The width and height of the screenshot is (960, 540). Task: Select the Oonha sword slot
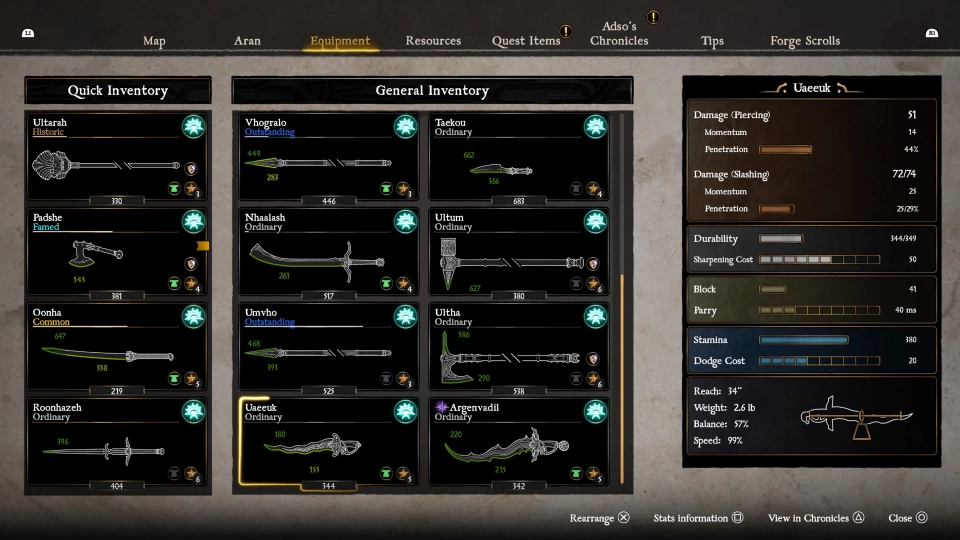pos(117,350)
